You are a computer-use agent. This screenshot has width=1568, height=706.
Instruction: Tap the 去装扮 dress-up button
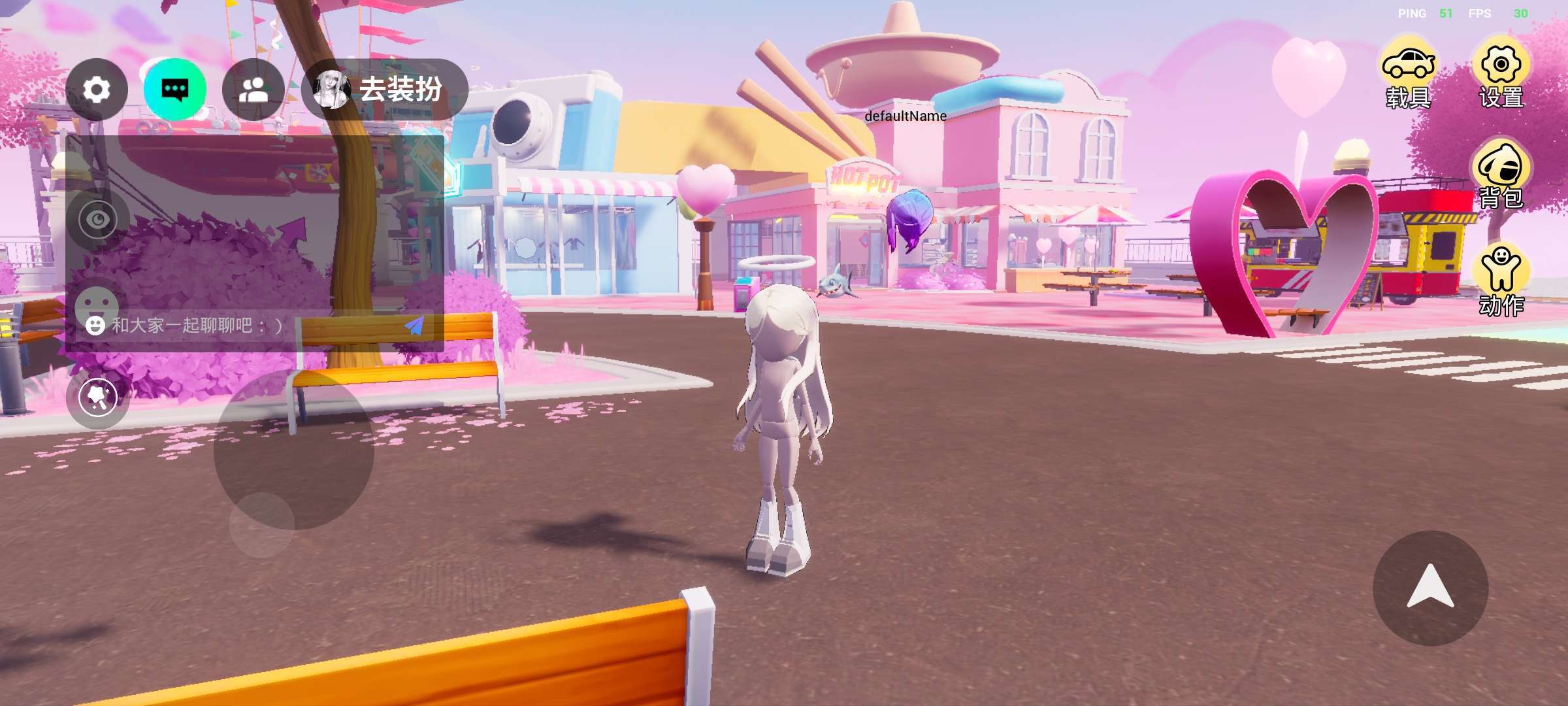point(384,90)
